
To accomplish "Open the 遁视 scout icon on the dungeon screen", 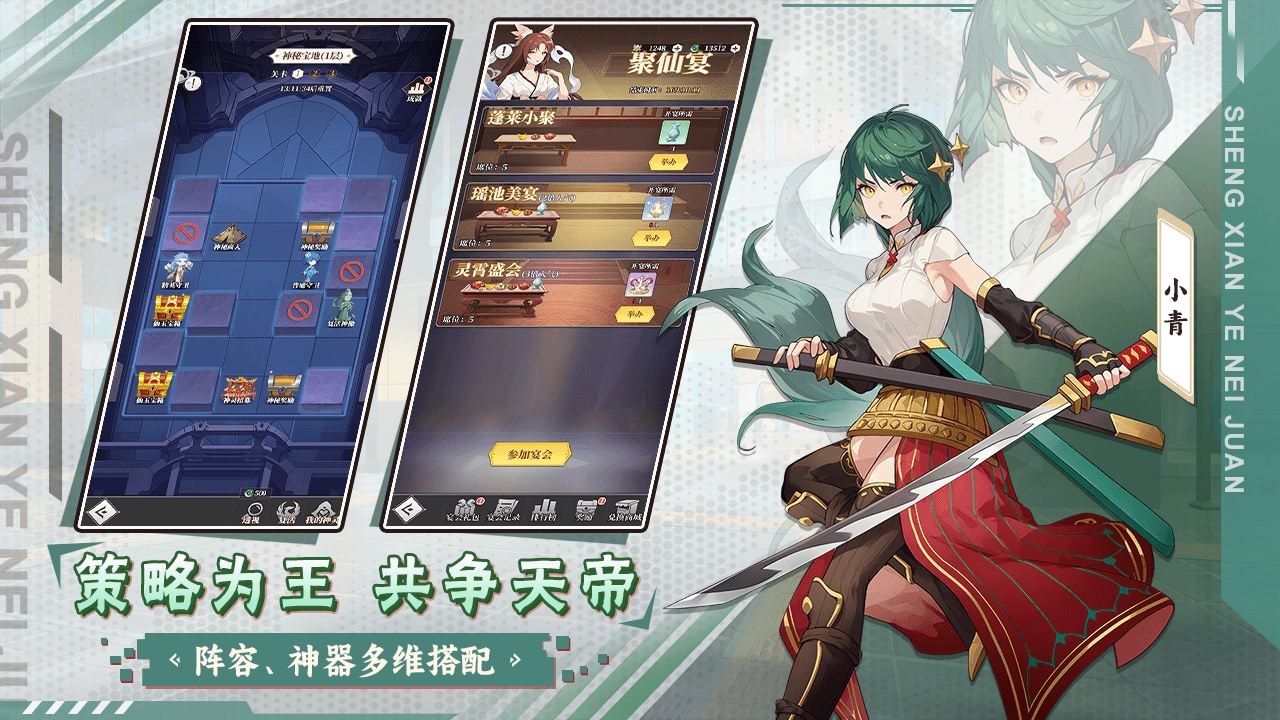I will pyautogui.click(x=254, y=510).
